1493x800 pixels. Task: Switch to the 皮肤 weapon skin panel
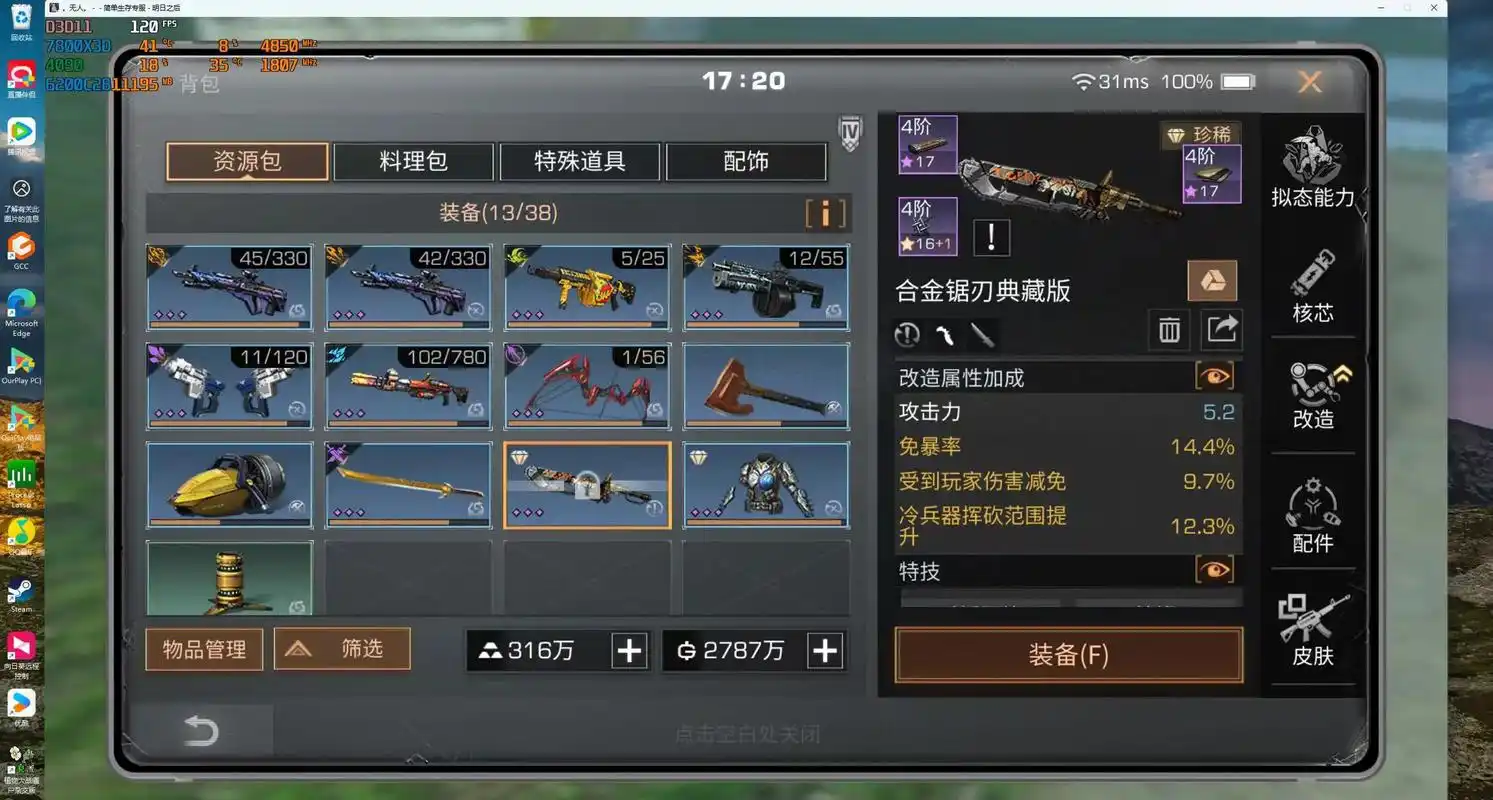1313,630
